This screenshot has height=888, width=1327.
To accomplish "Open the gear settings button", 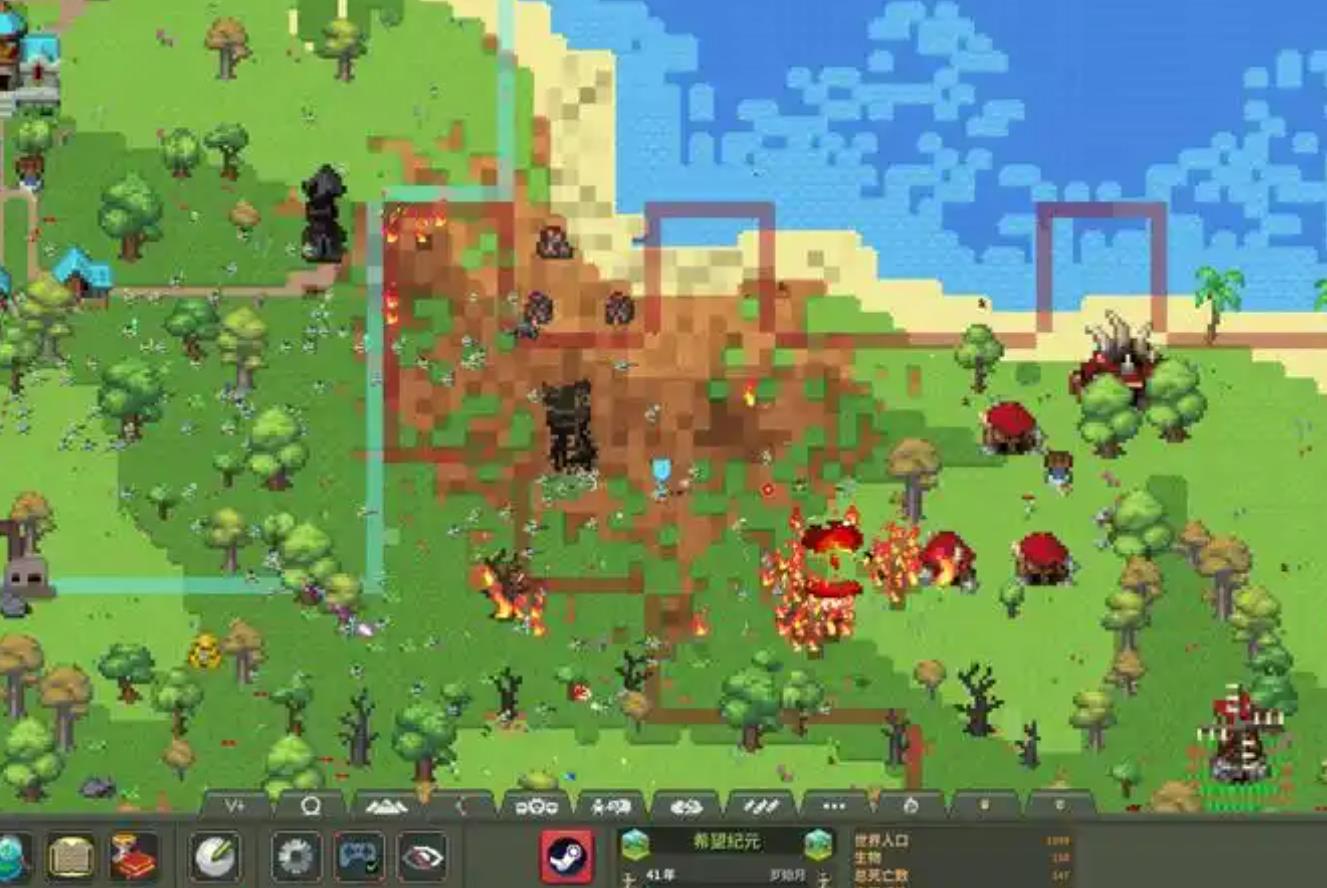I will click(x=296, y=857).
